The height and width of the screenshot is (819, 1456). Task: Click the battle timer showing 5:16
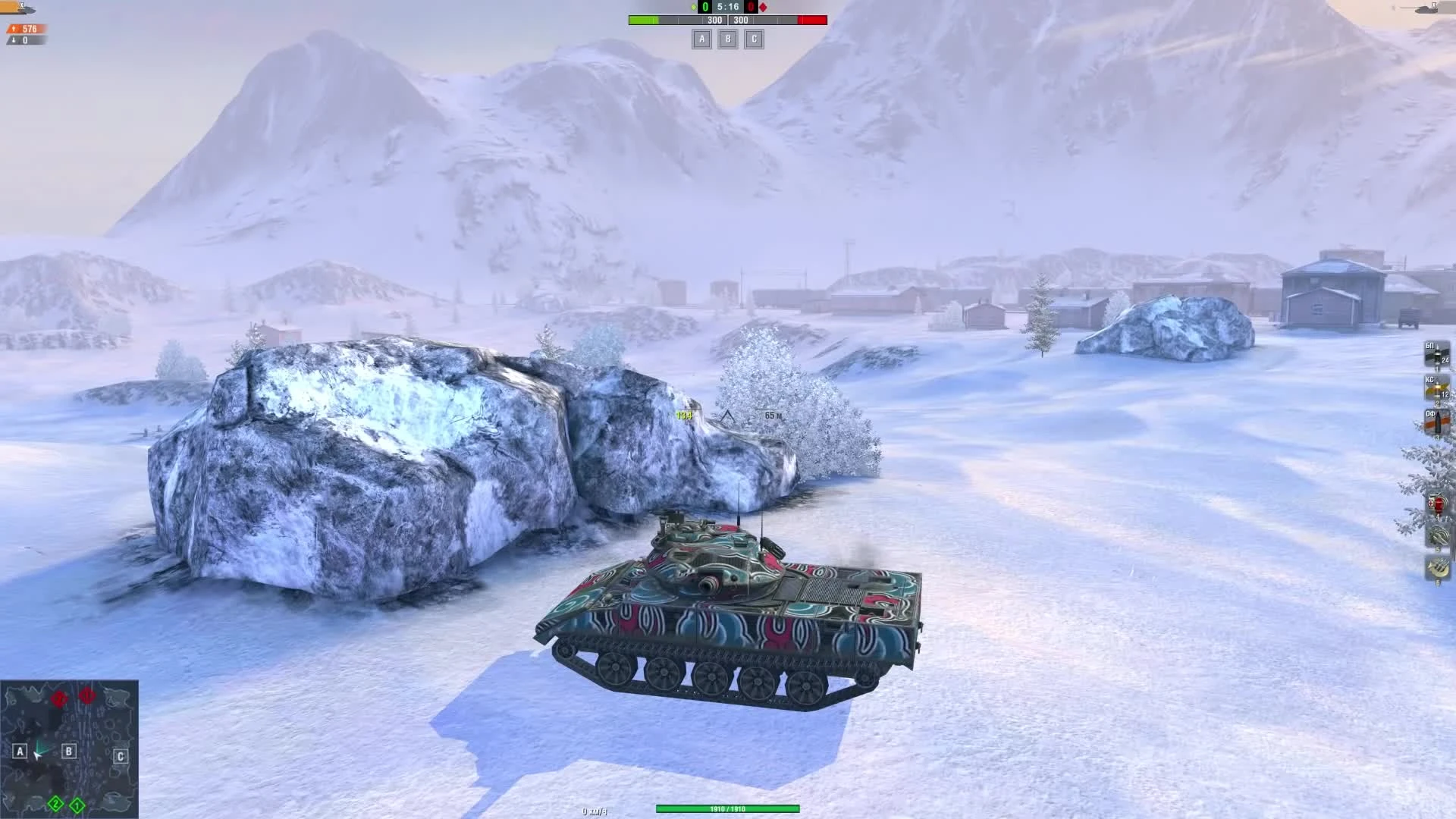[728, 7]
